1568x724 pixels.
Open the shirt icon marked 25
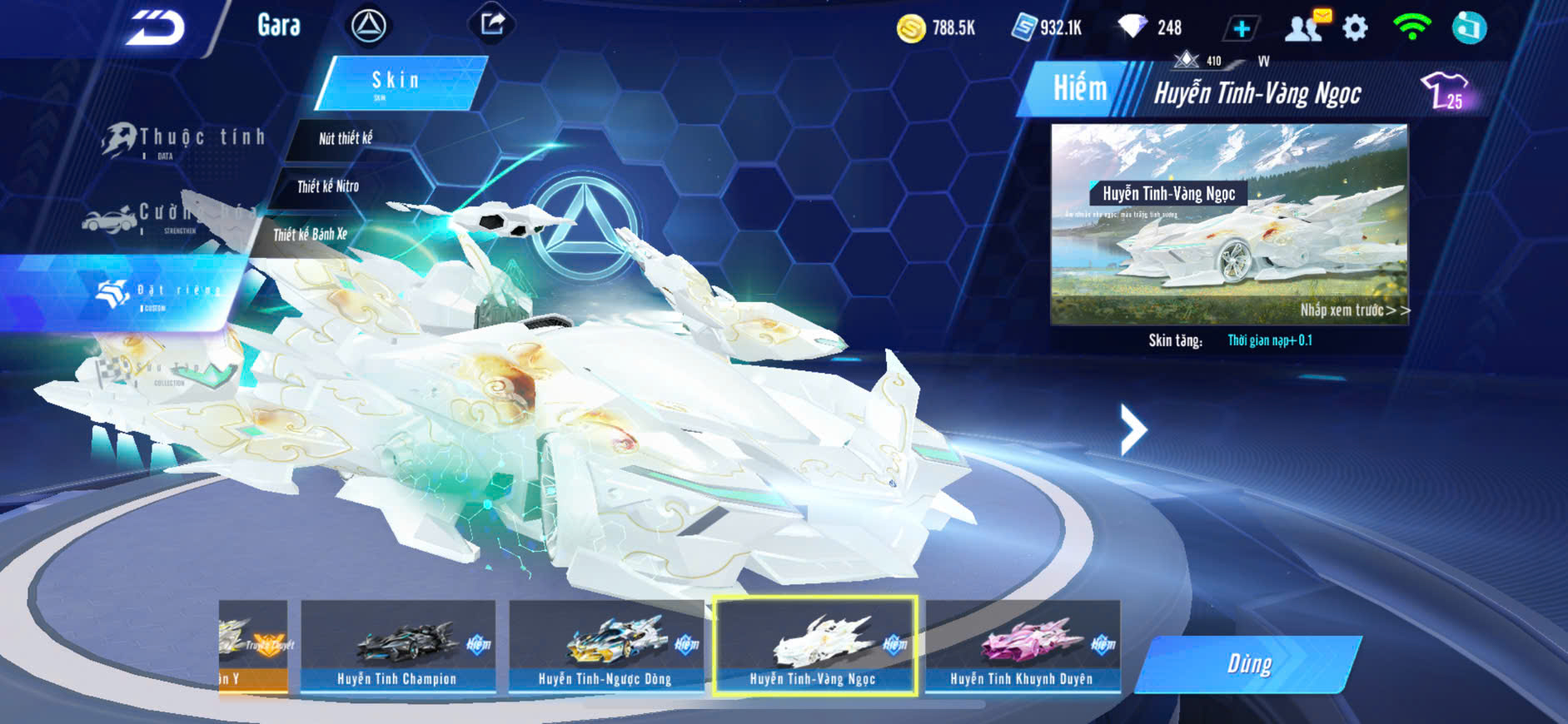point(1445,91)
